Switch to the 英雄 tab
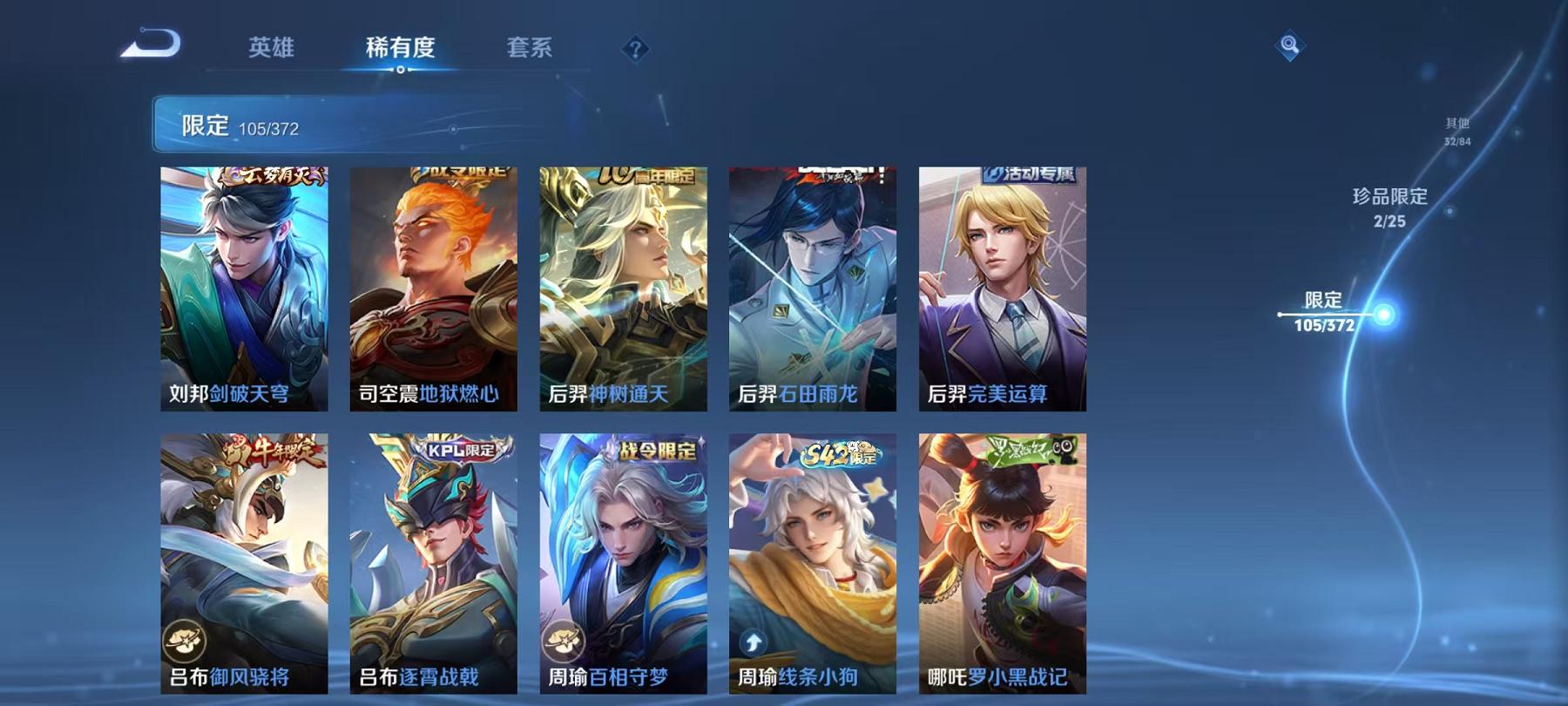 tap(273, 50)
